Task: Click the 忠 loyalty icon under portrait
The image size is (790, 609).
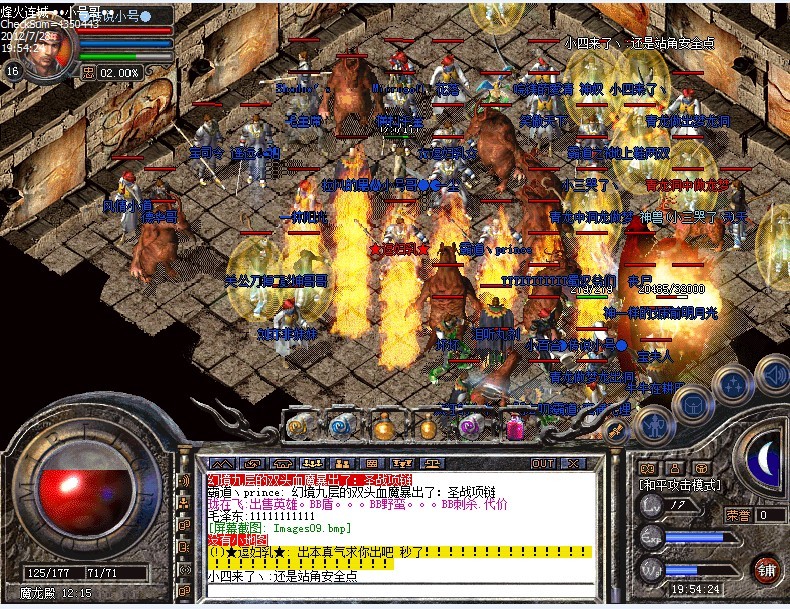Action: 88,72
